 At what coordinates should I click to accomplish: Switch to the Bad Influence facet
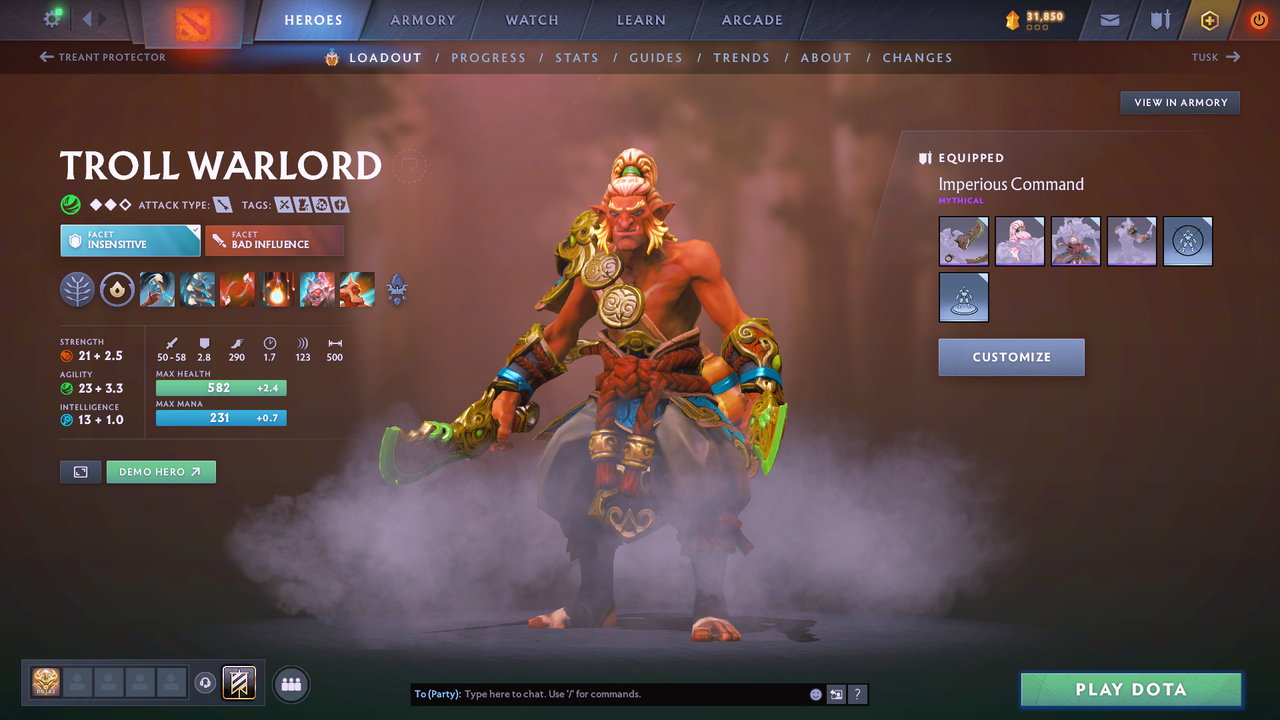275,240
